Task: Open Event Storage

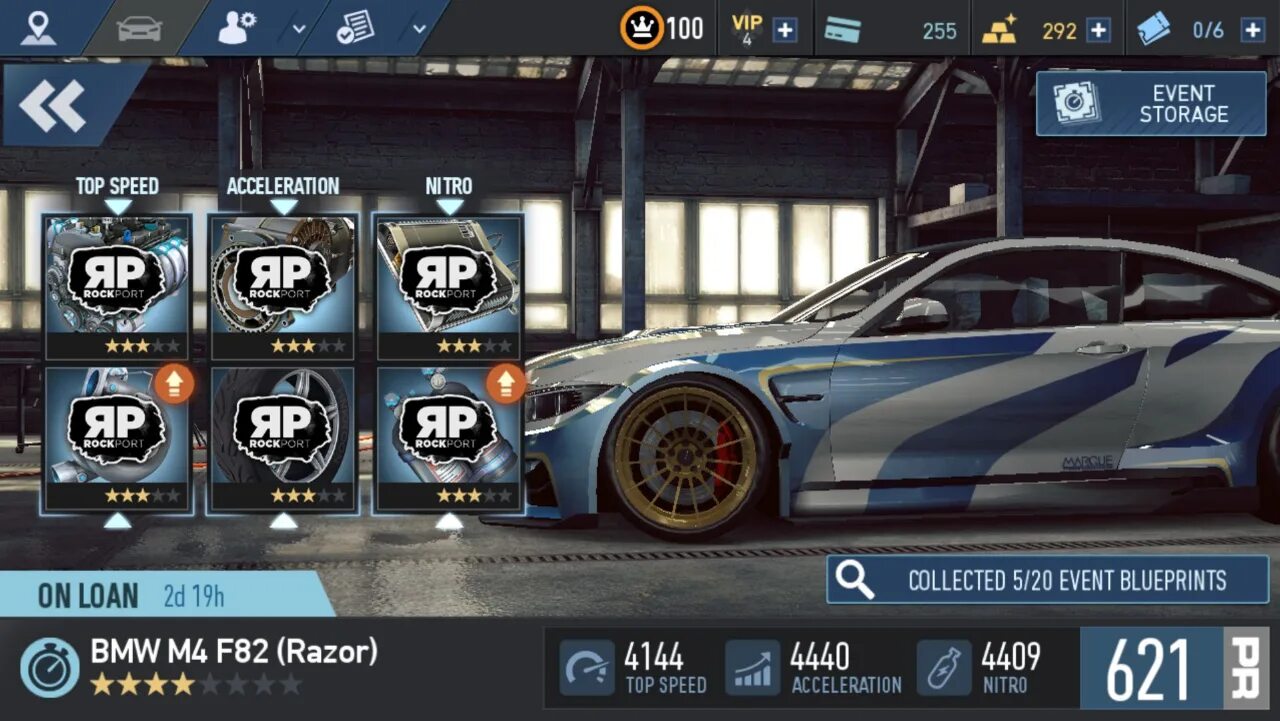Action: point(1150,104)
